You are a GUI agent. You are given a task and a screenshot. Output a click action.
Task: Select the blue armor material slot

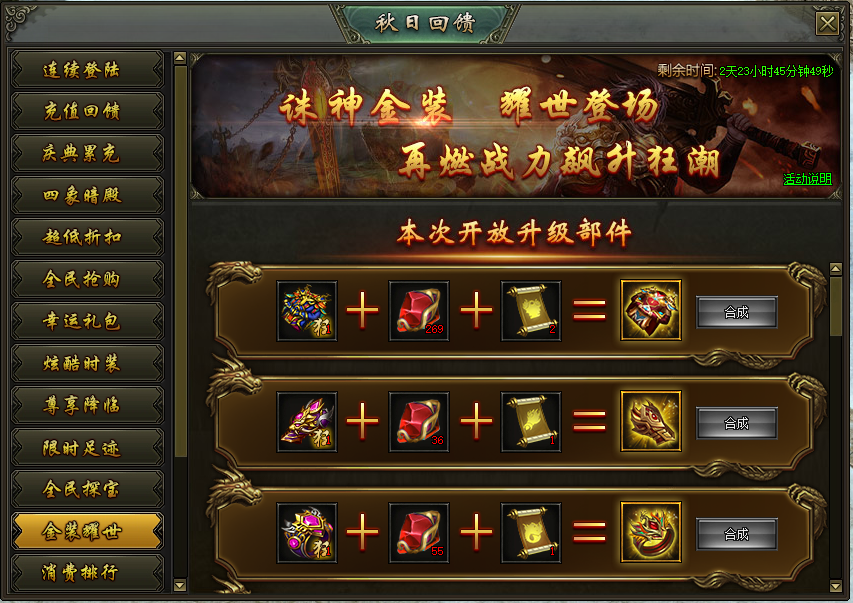point(307,311)
